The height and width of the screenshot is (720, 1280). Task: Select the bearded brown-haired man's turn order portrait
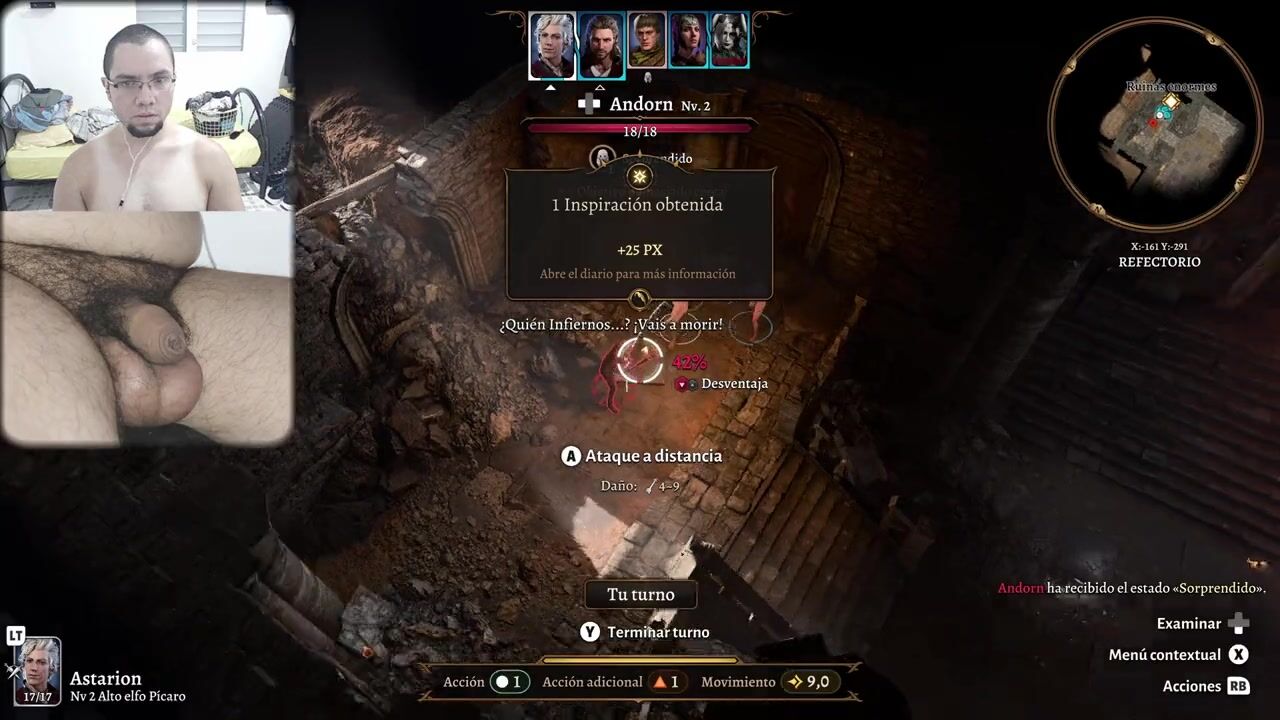click(601, 45)
